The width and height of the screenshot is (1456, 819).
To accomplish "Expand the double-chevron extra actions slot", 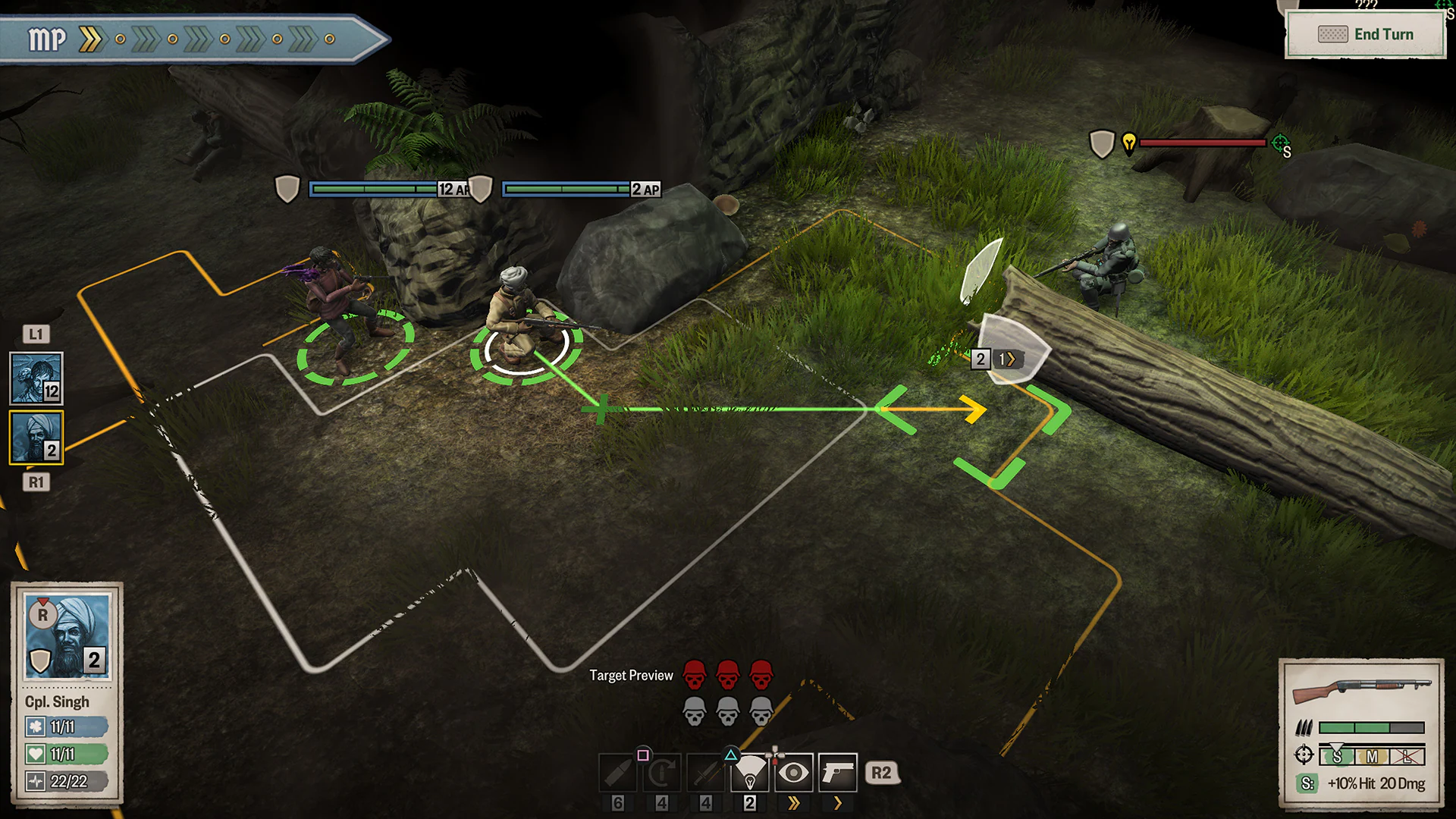I will 794,803.
